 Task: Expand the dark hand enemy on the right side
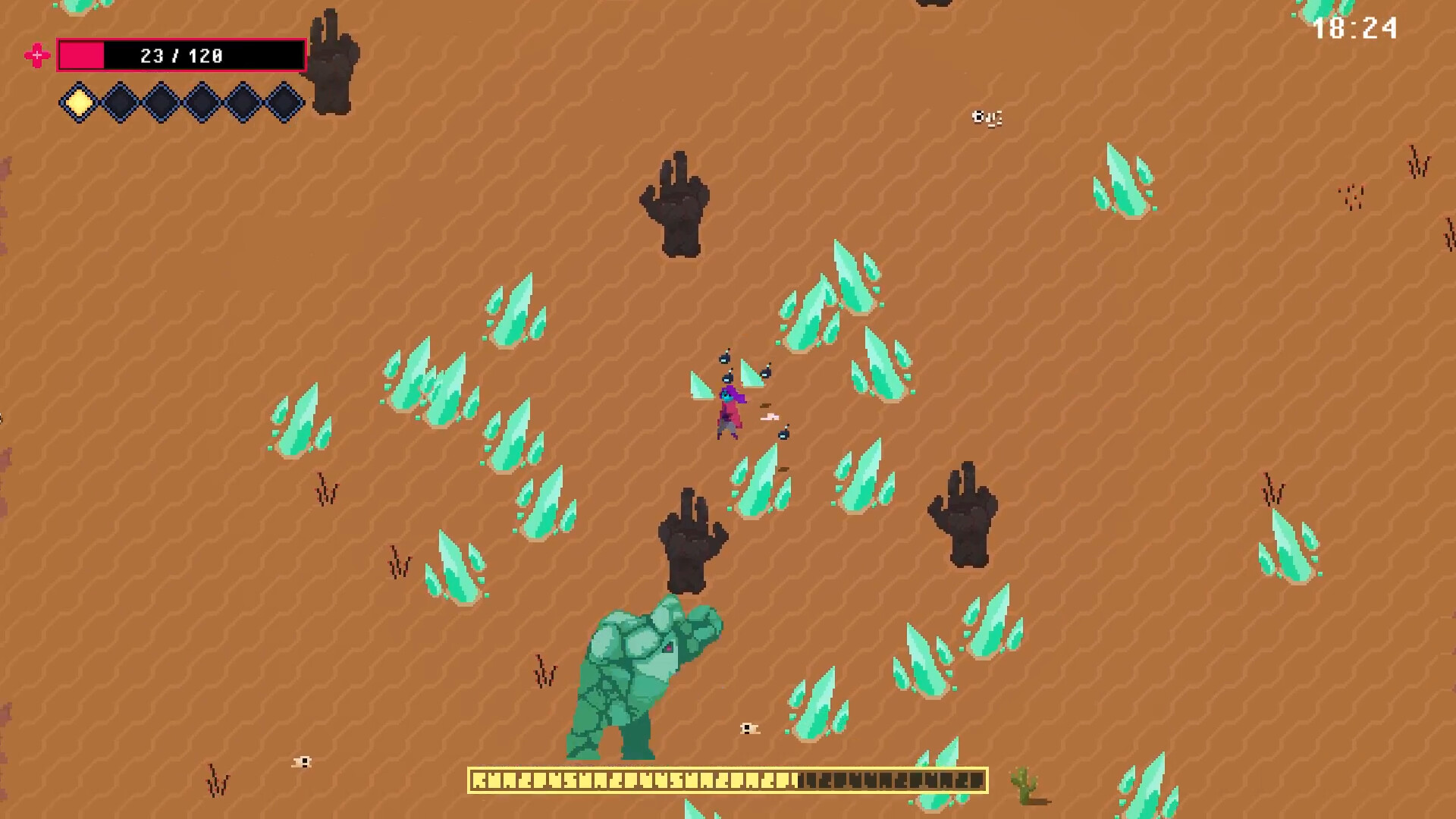(x=963, y=516)
